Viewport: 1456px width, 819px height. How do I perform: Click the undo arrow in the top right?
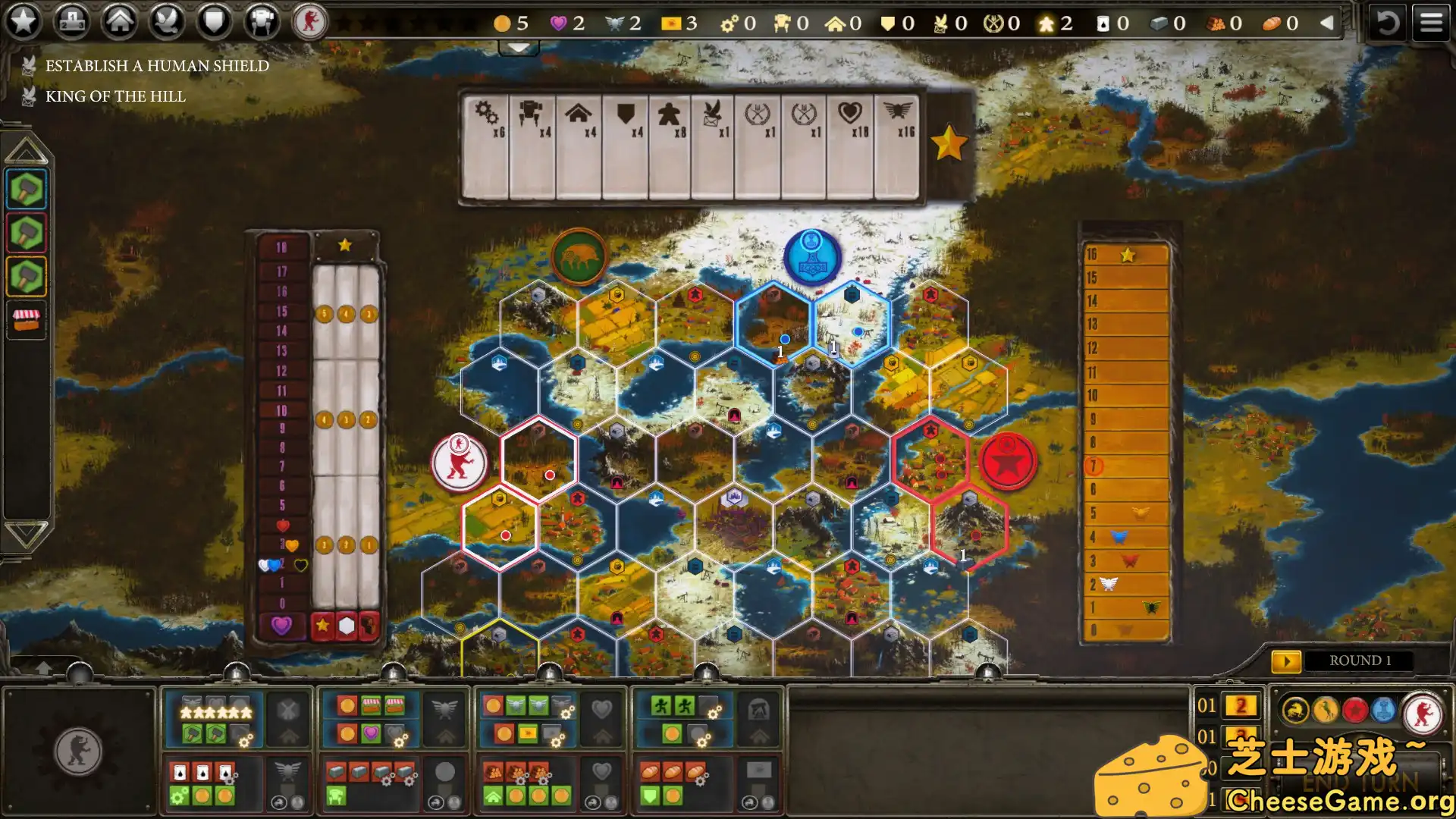click(1388, 23)
